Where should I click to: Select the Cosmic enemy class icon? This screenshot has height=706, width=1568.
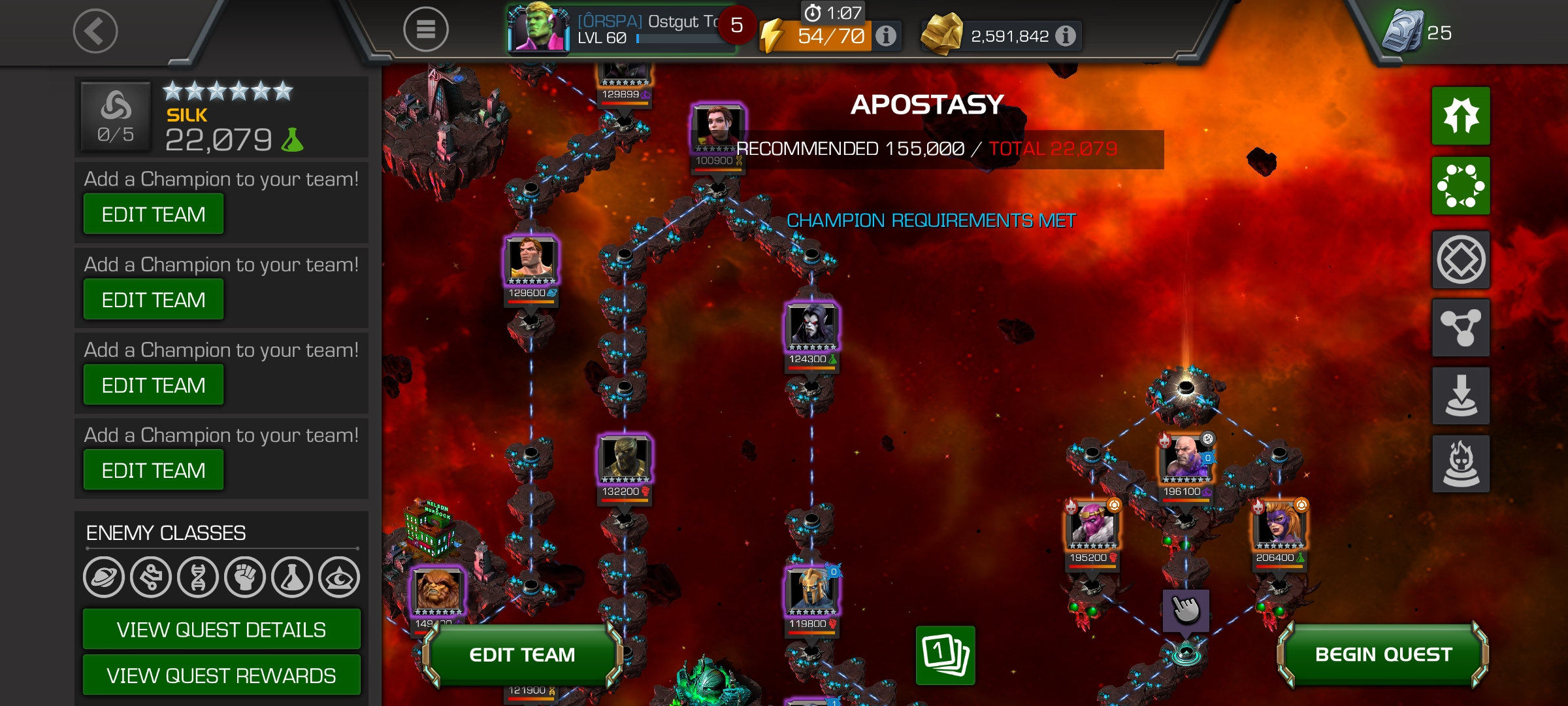[104, 577]
